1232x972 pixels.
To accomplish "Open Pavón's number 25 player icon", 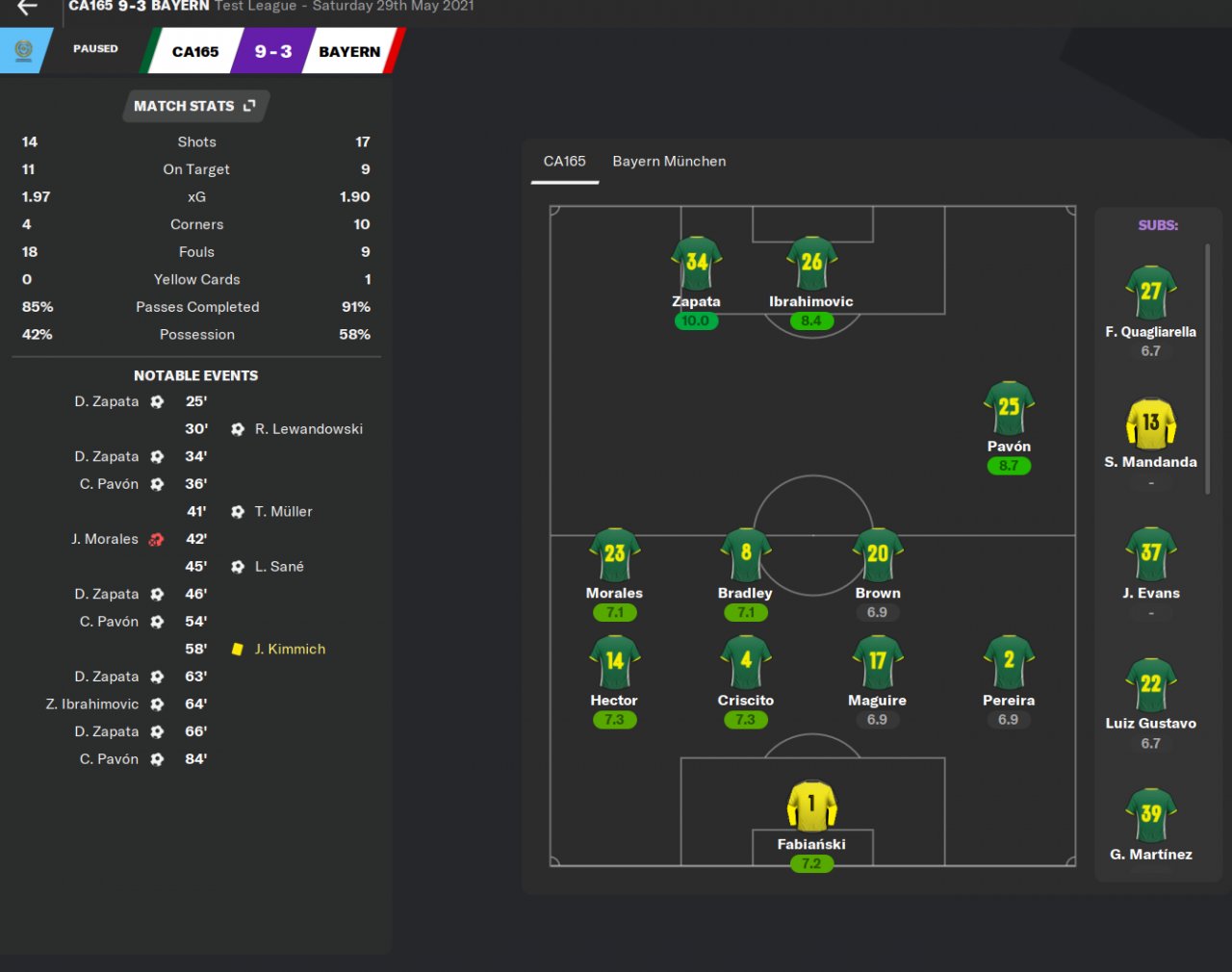I will coord(1009,408).
